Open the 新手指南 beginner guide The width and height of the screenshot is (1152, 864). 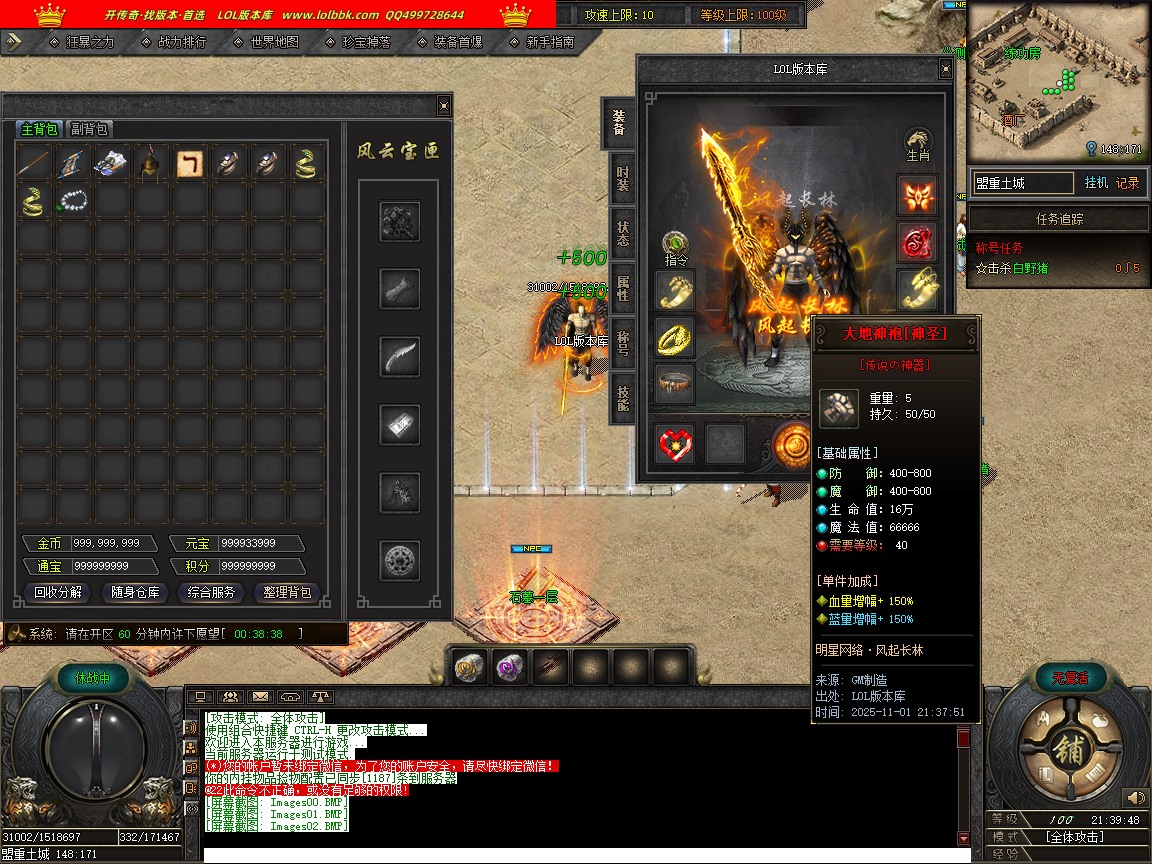click(550, 42)
